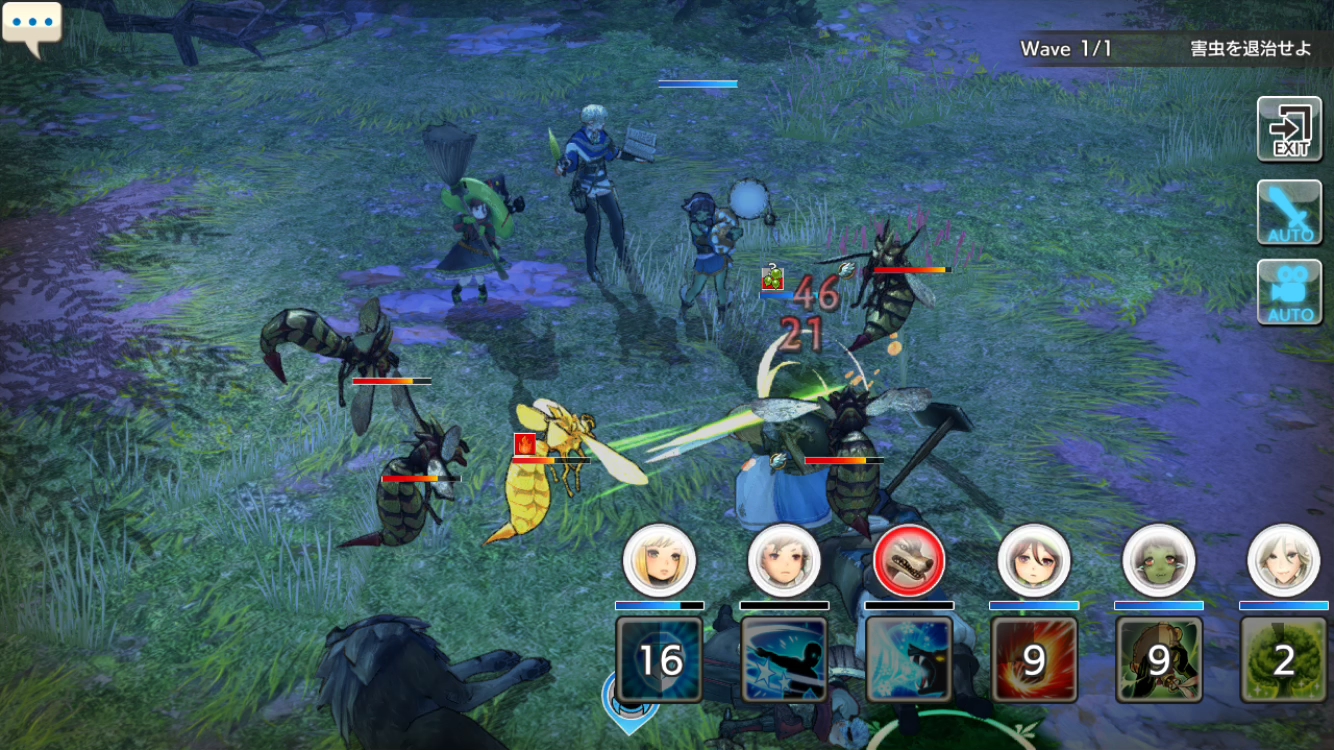This screenshot has width=1334, height=750.
Task: Activate the blue shield skill showing 16
Action: 659,659
